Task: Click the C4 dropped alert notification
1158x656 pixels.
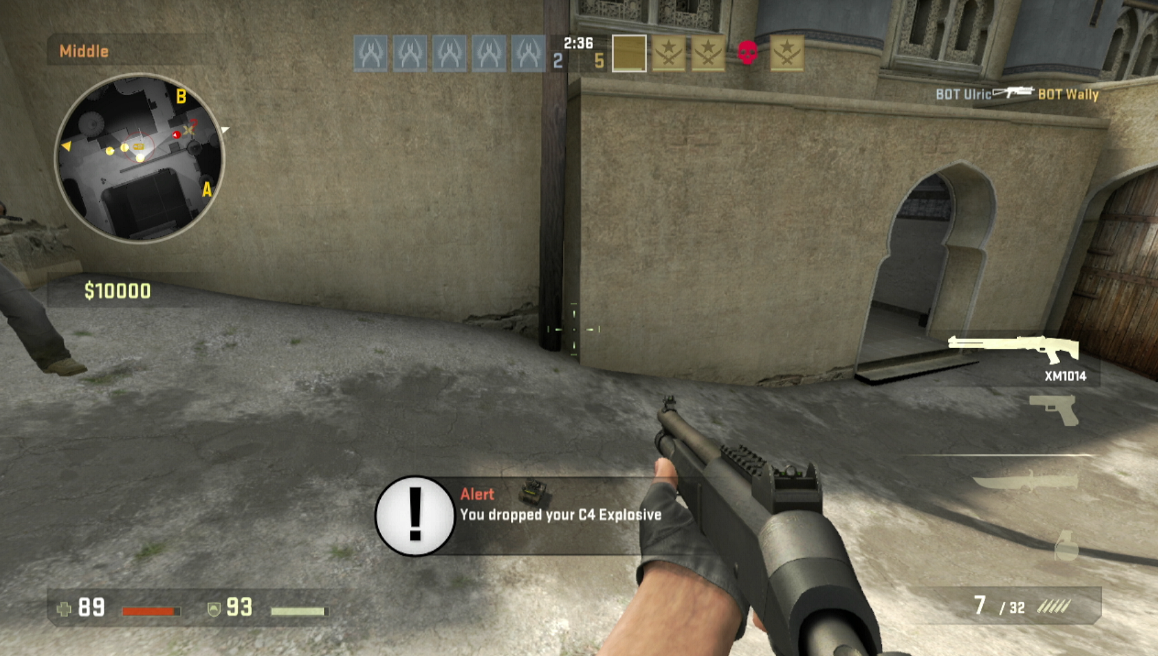Action: [520, 515]
